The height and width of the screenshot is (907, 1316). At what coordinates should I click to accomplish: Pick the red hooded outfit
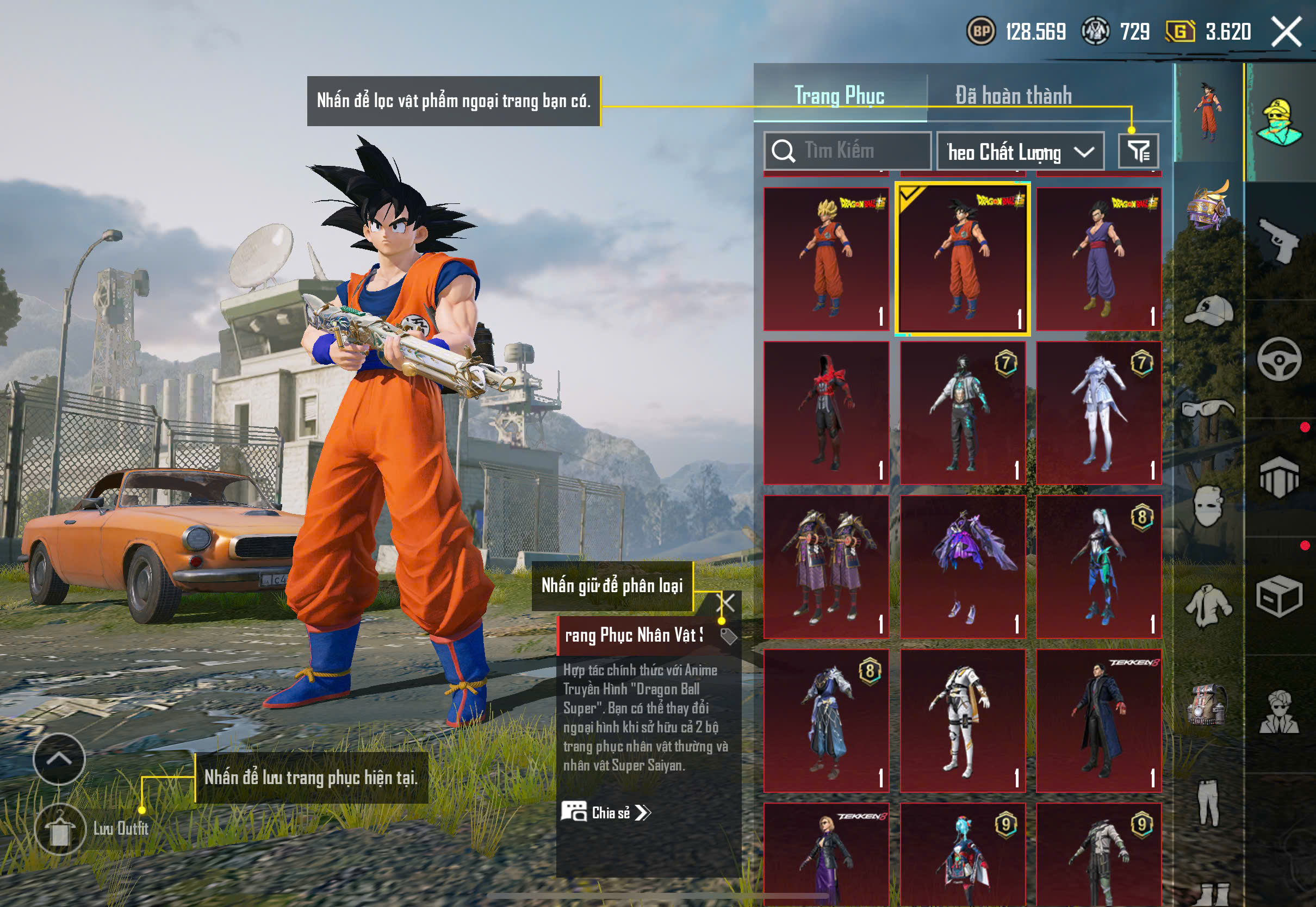826,413
